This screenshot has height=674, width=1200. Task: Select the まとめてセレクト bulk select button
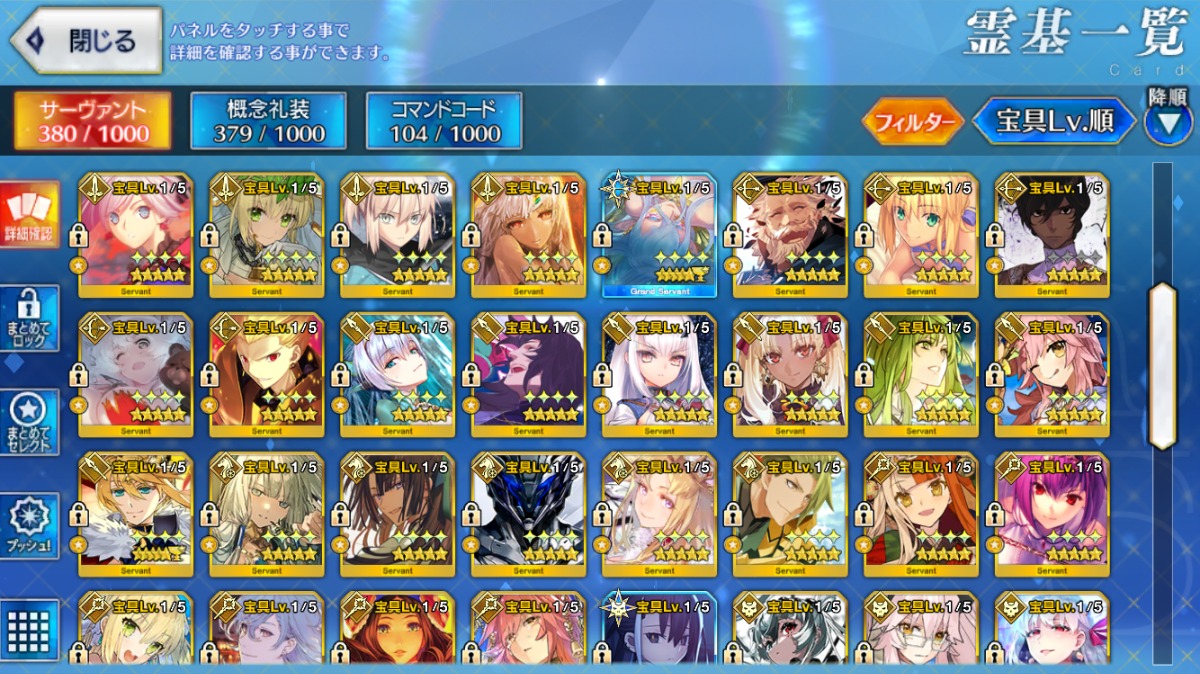click(29, 421)
